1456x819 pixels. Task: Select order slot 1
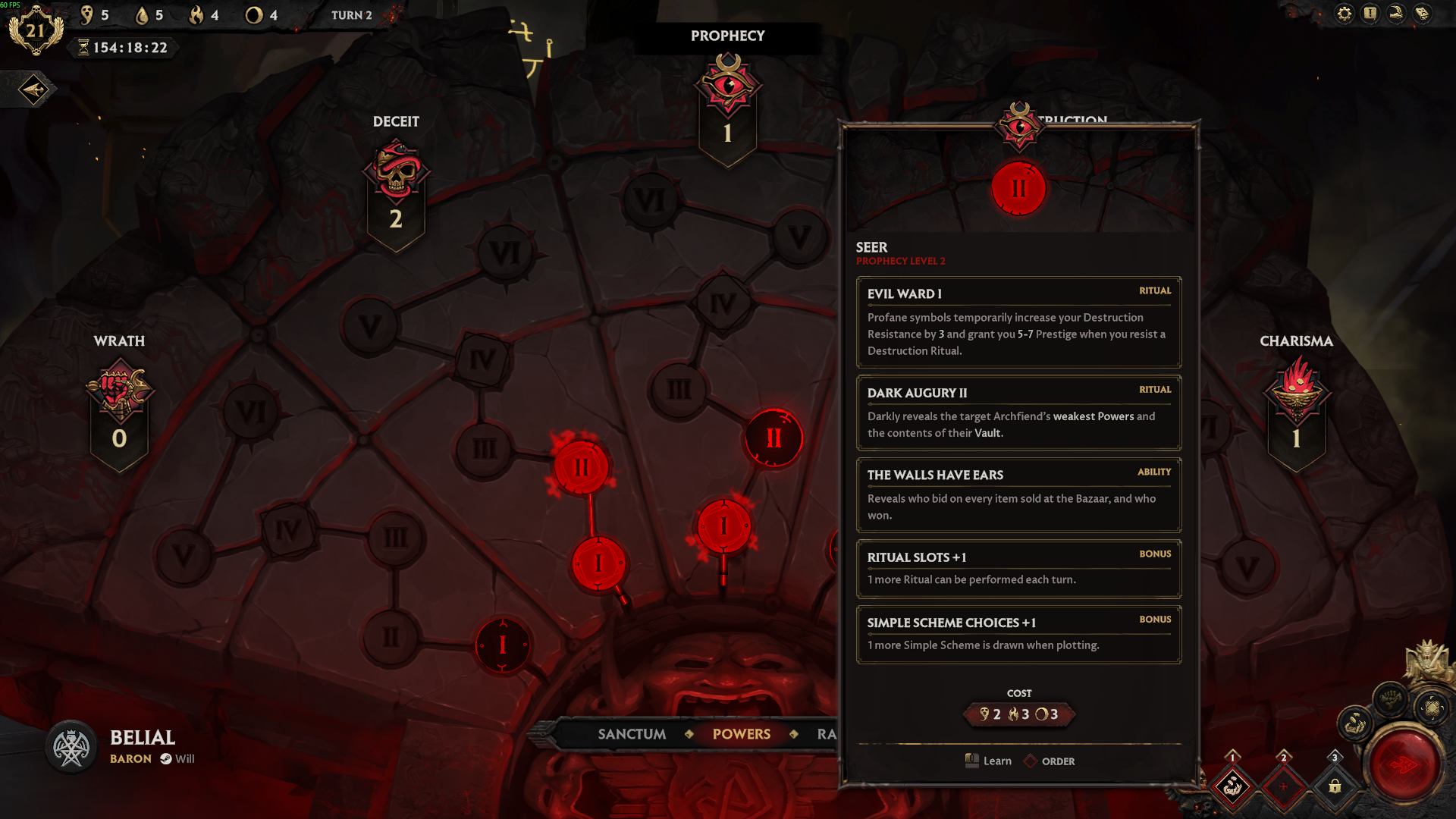(x=1232, y=786)
